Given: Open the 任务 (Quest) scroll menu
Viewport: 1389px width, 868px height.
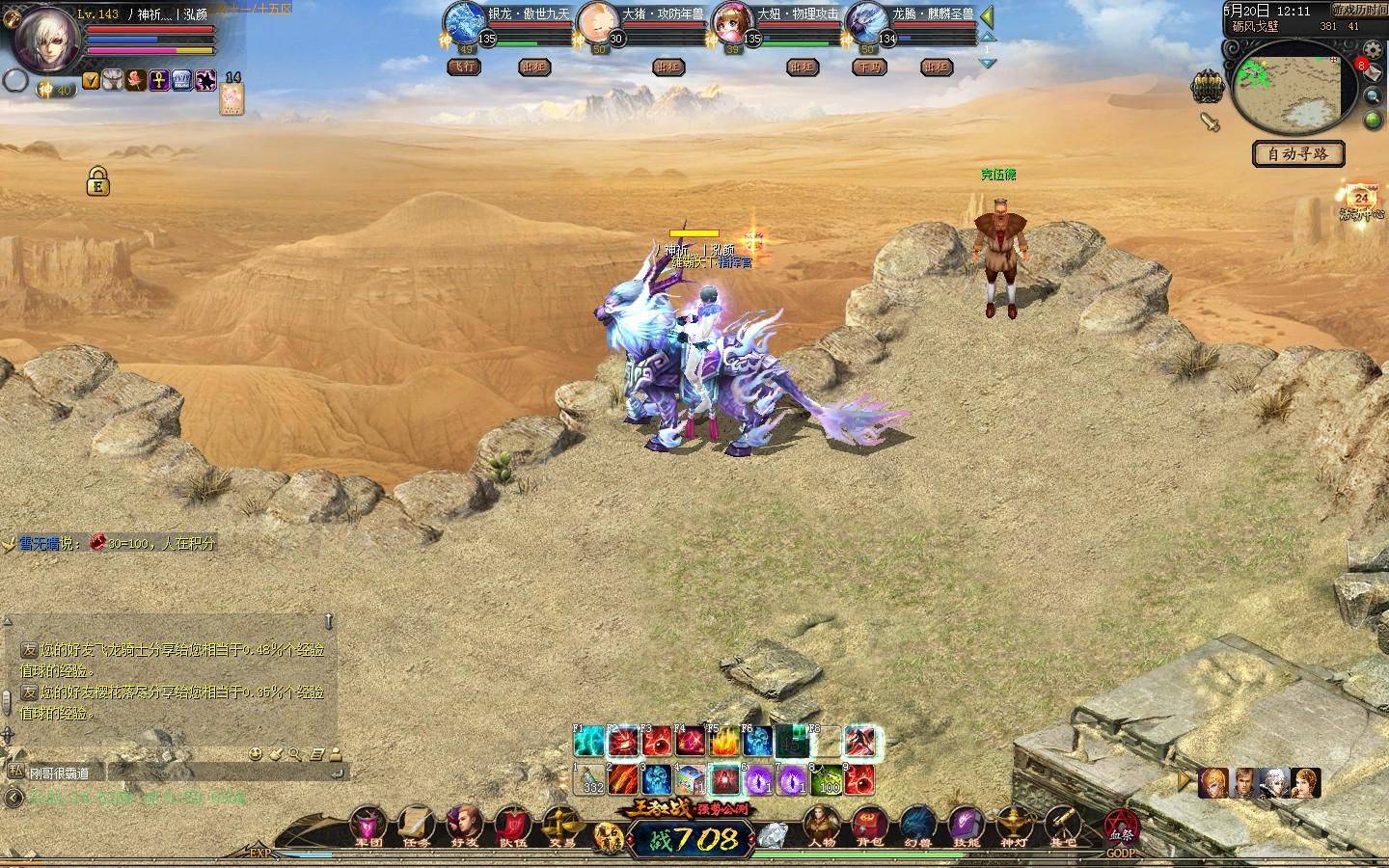Looking at the screenshot, I should 416,826.
